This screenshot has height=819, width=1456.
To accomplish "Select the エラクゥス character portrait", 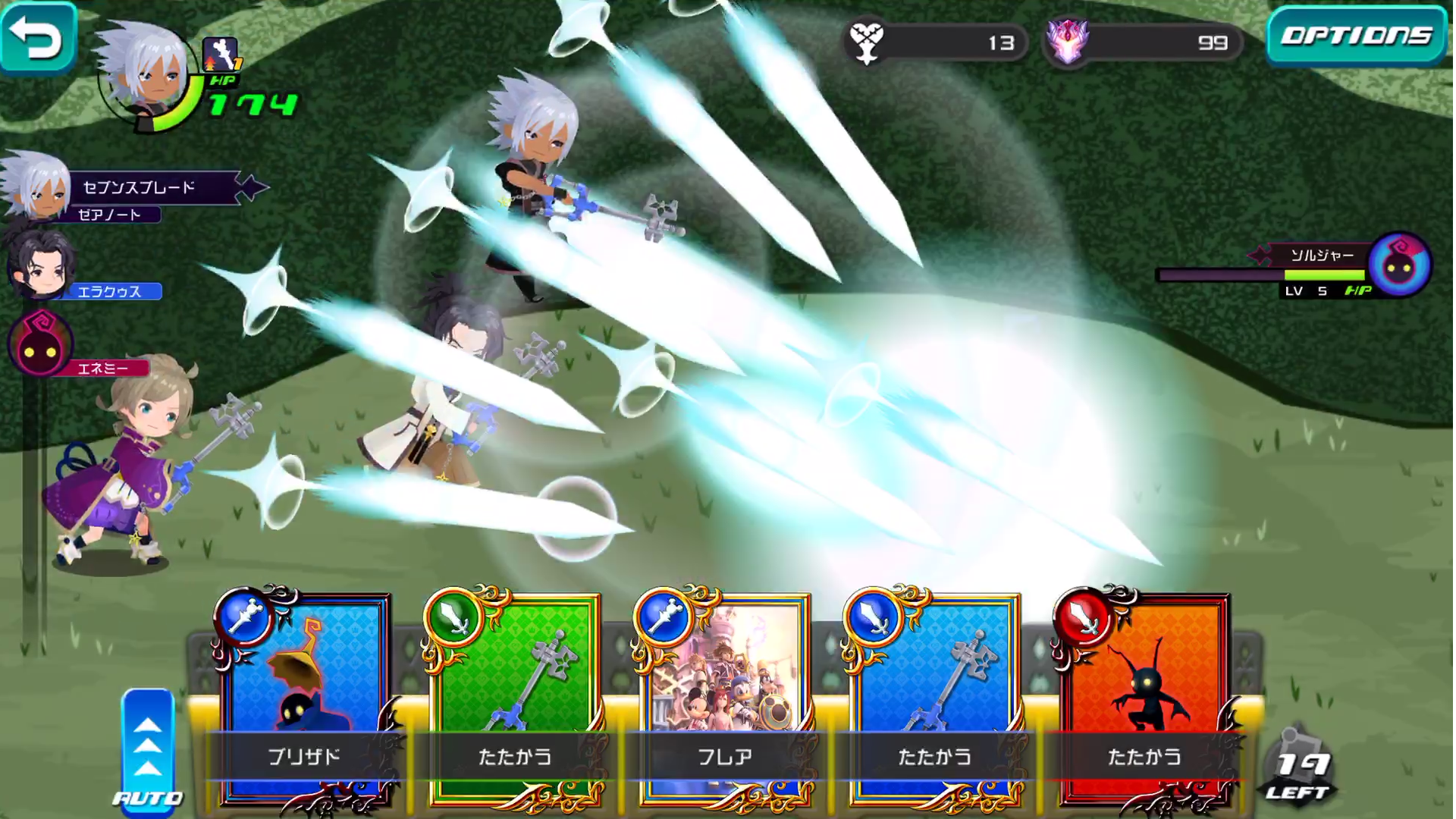I will pos(42,269).
